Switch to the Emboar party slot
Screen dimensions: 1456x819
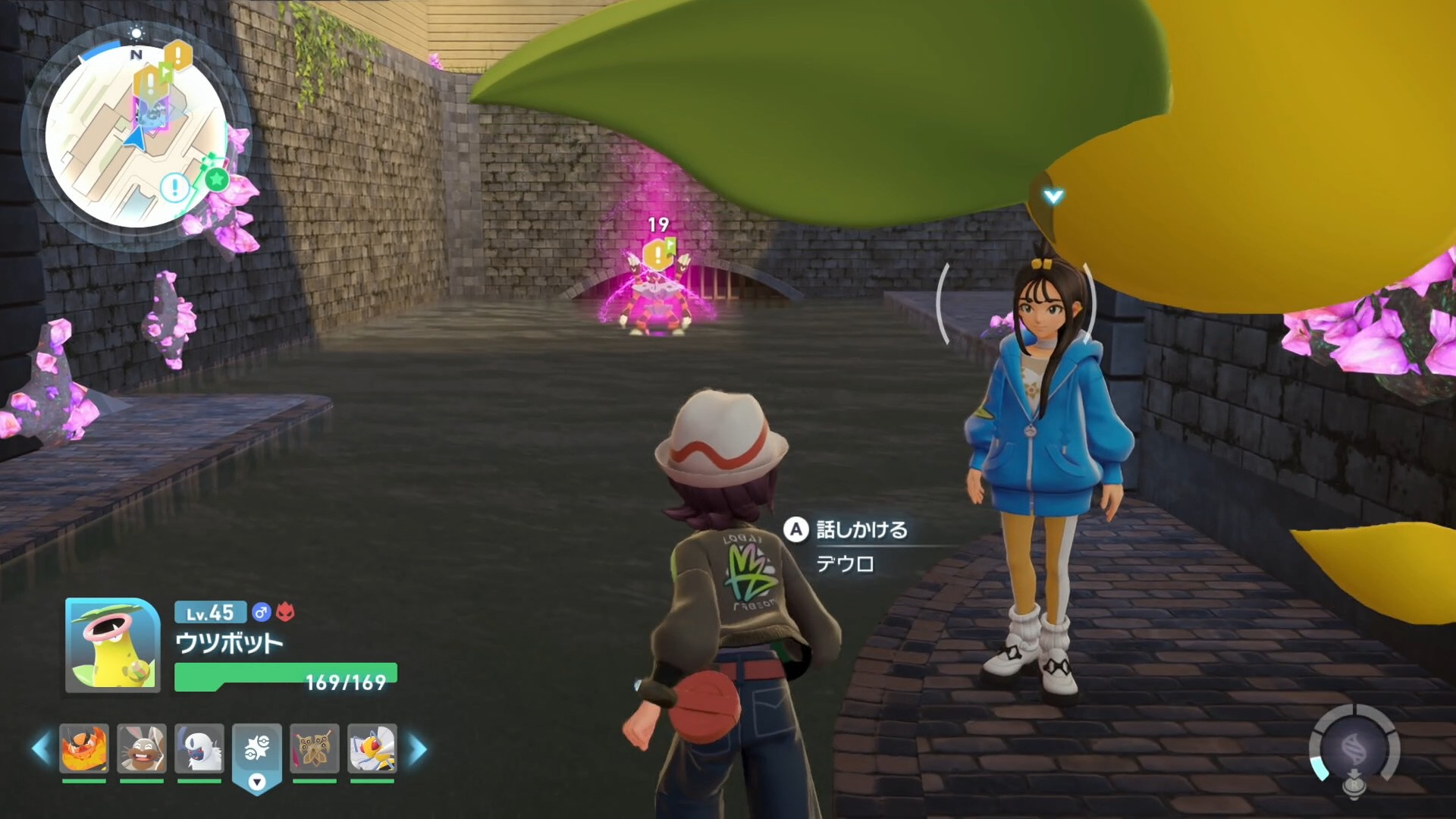pos(84,748)
